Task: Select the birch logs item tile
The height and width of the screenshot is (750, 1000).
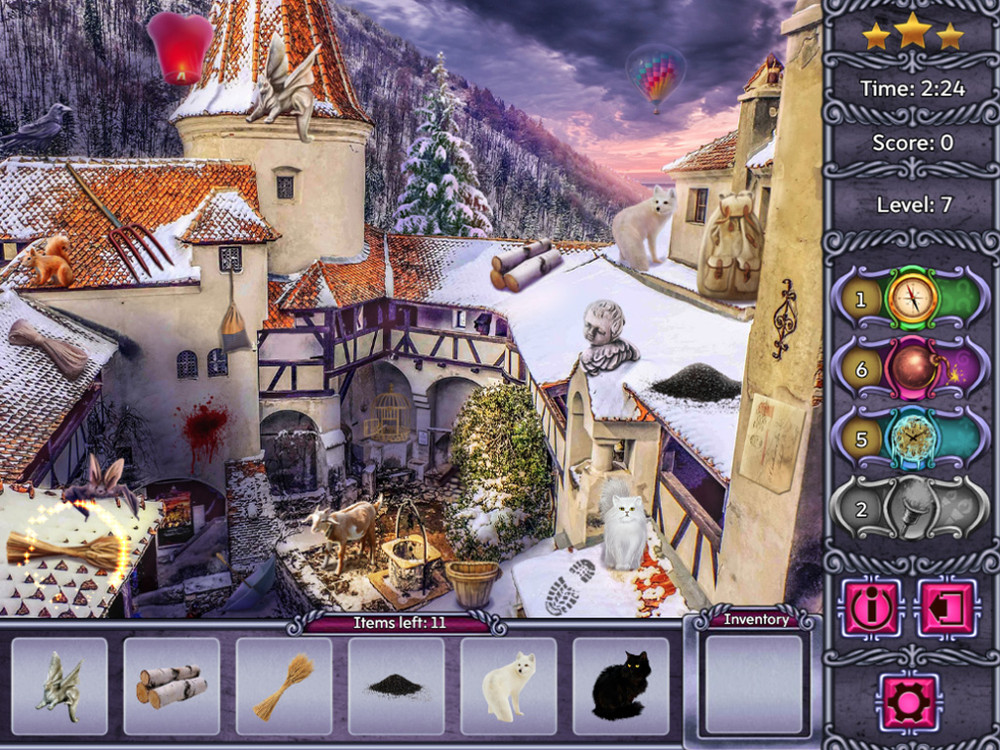Action: coord(171,686)
